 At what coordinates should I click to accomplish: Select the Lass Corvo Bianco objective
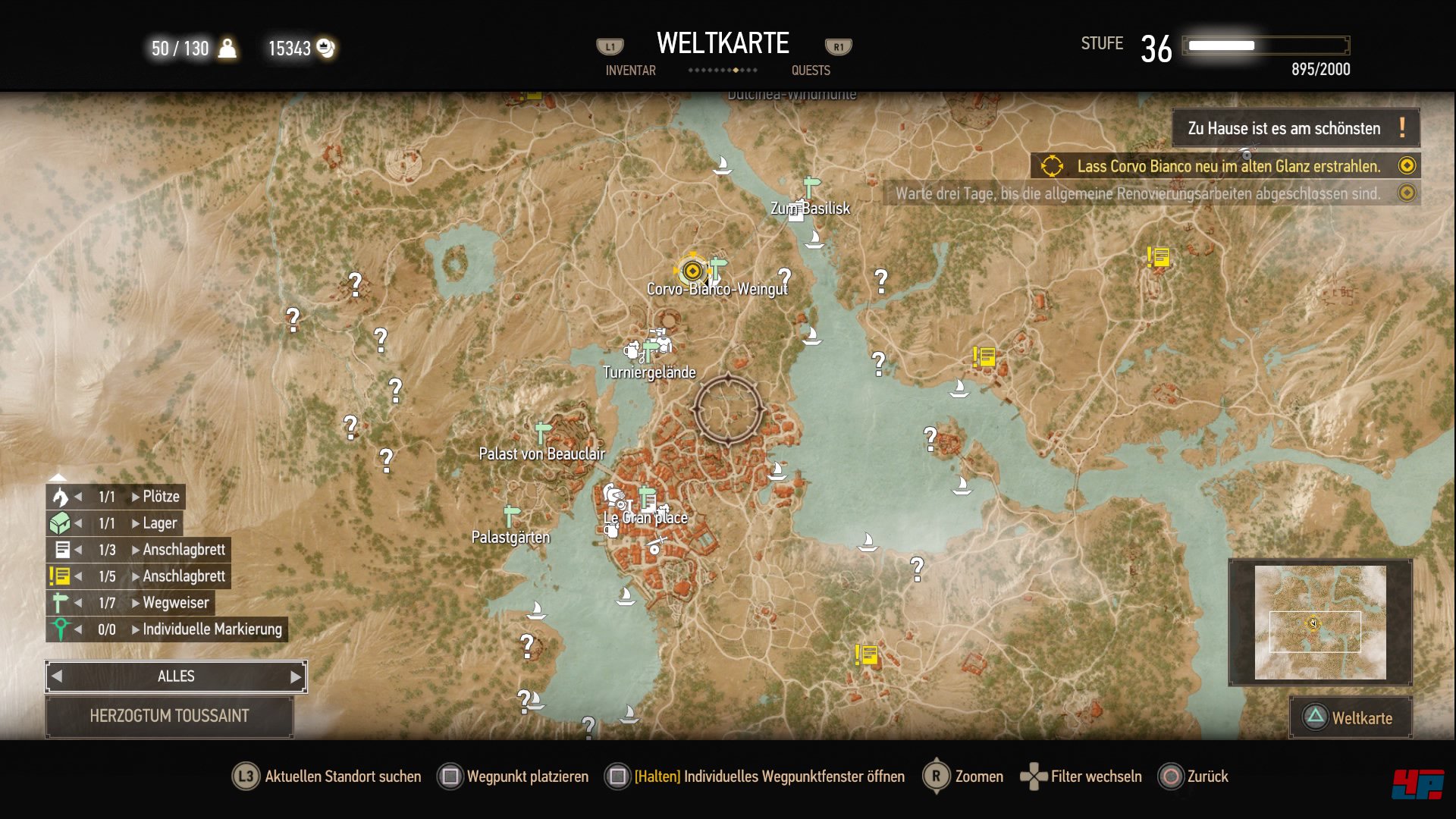[x=1228, y=166]
